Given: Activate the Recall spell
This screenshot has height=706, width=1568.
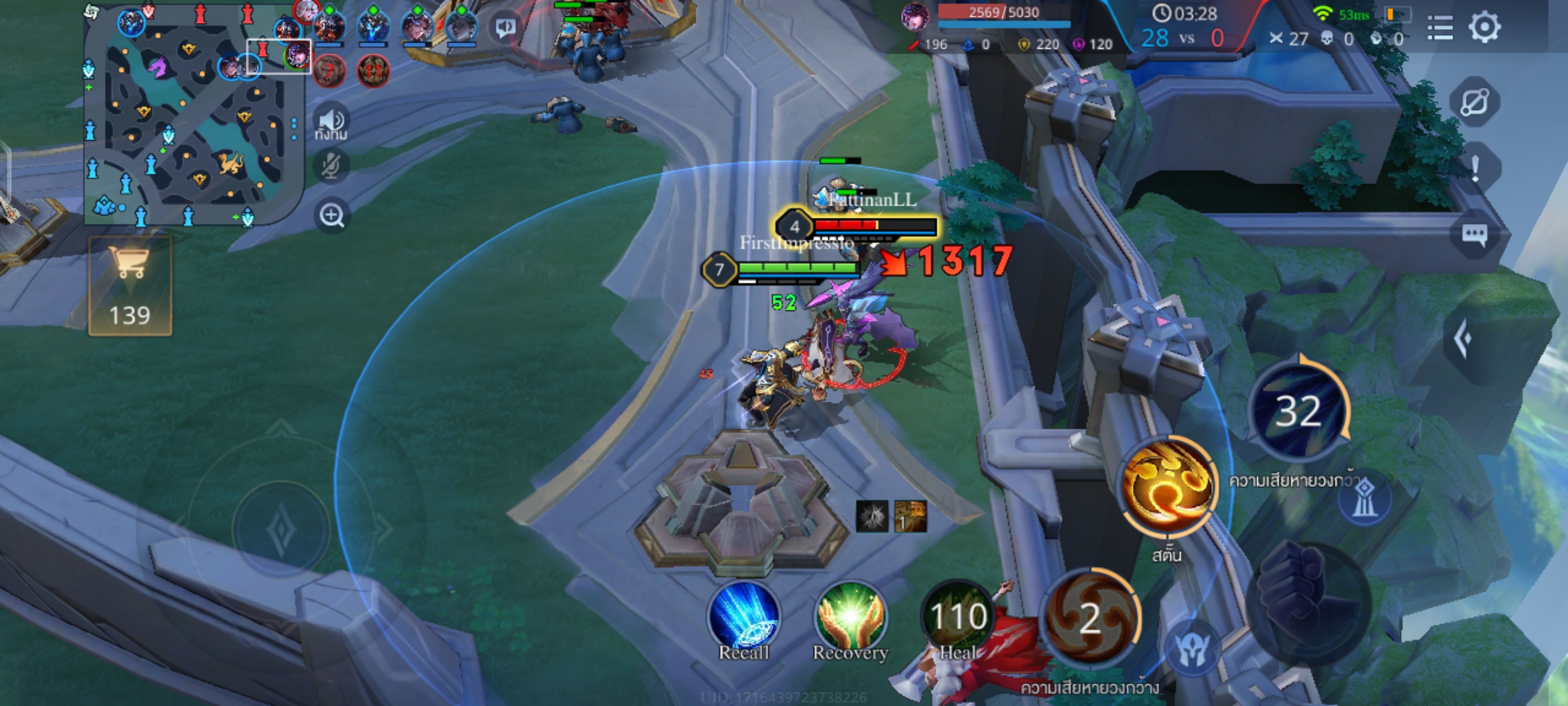Looking at the screenshot, I should 743,616.
